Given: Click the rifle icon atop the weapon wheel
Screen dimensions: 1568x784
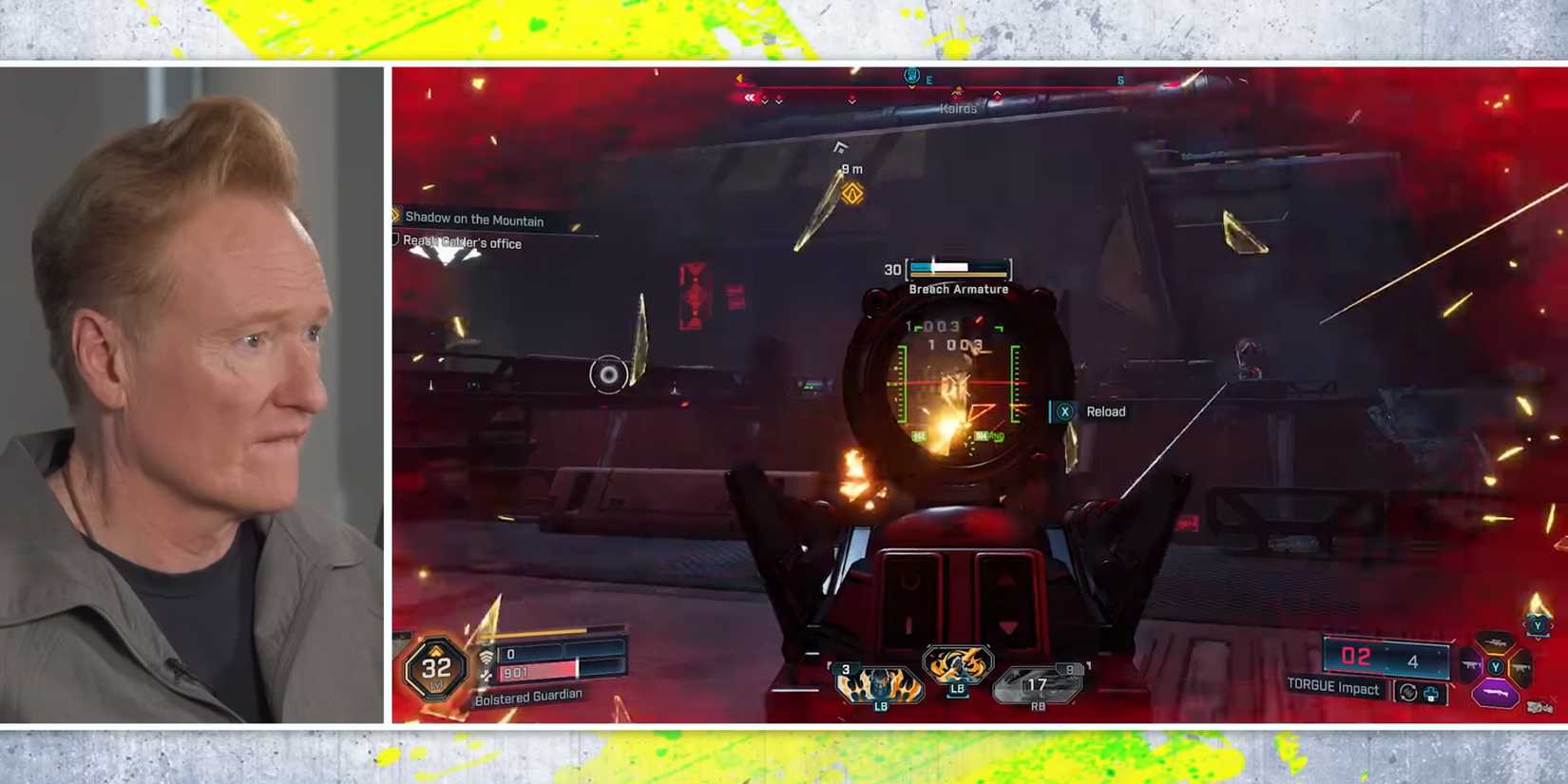Looking at the screenshot, I should 1494,642.
